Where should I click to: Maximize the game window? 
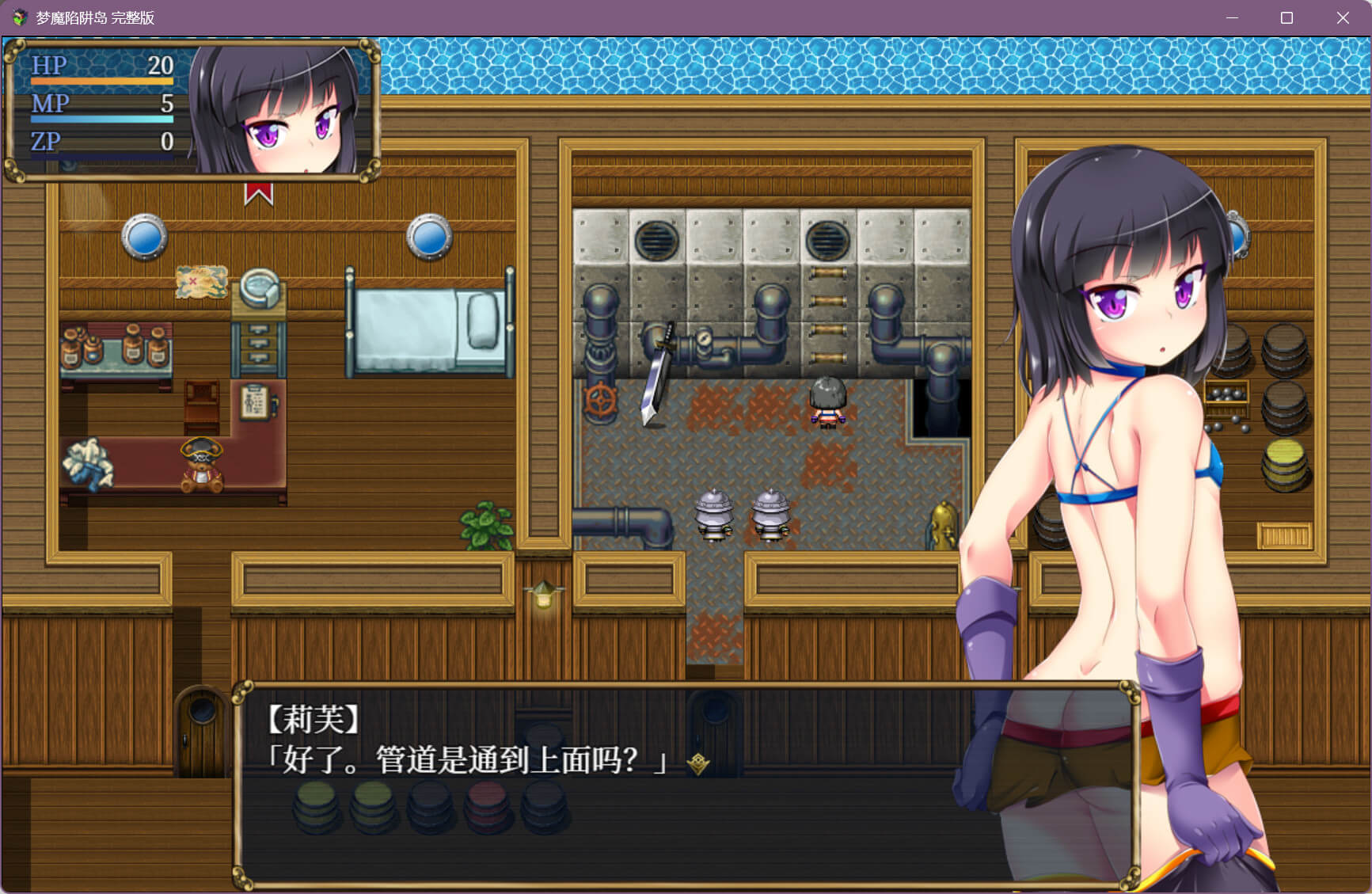point(1286,17)
